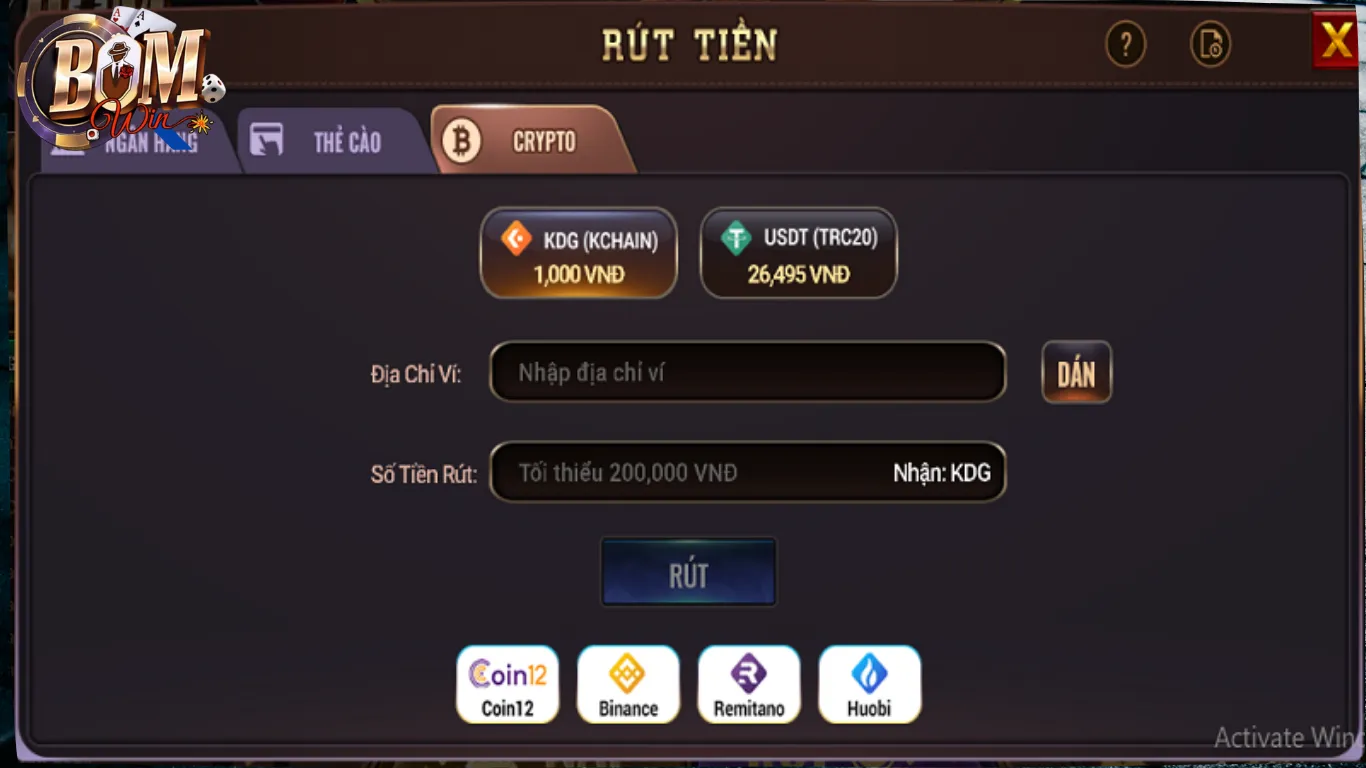This screenshot has height=768, width=1366.
Task: Click the Nhập địa chỉ ví input field
Action: pyautogui.click(x=747, y=371)
